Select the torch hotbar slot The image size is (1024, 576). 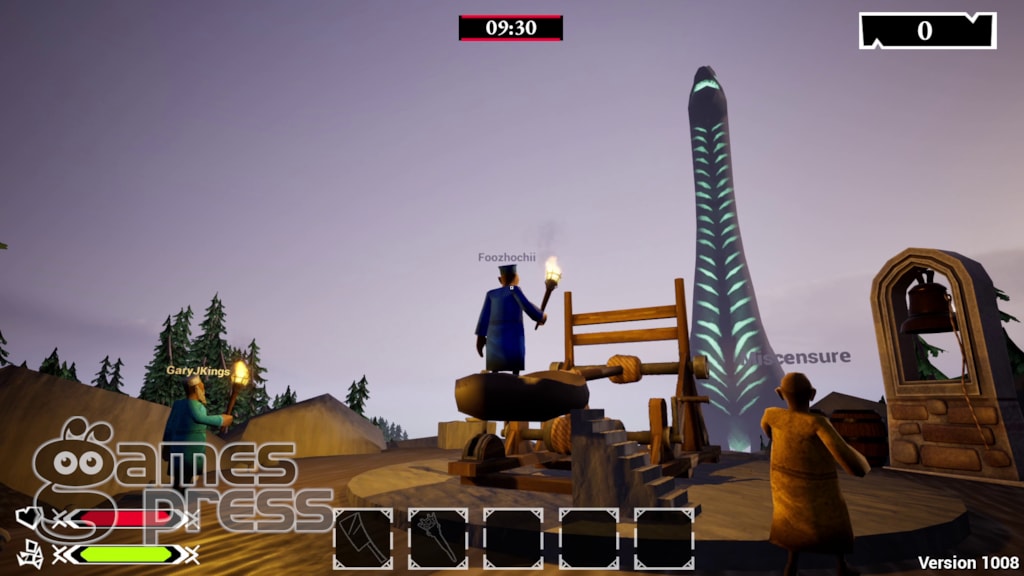point(438,539)
